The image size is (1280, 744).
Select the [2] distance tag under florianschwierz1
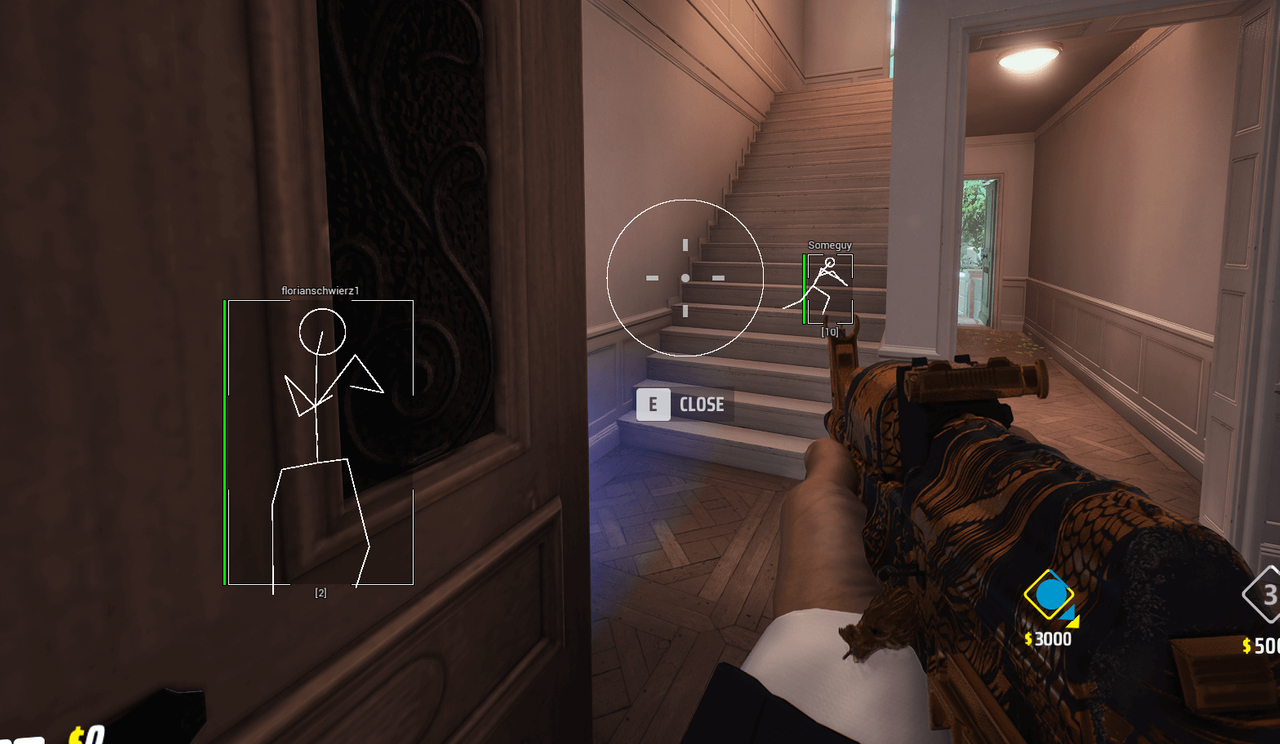point(320,590)
